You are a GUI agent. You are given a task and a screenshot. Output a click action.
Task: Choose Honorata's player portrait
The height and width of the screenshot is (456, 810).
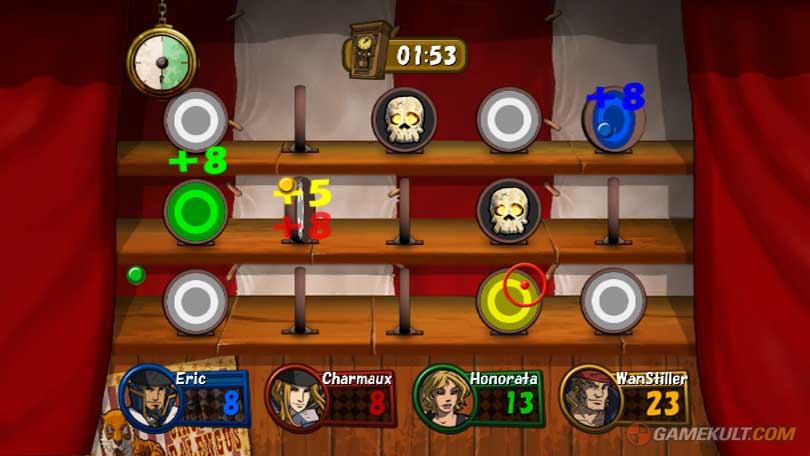click(442, 397)
